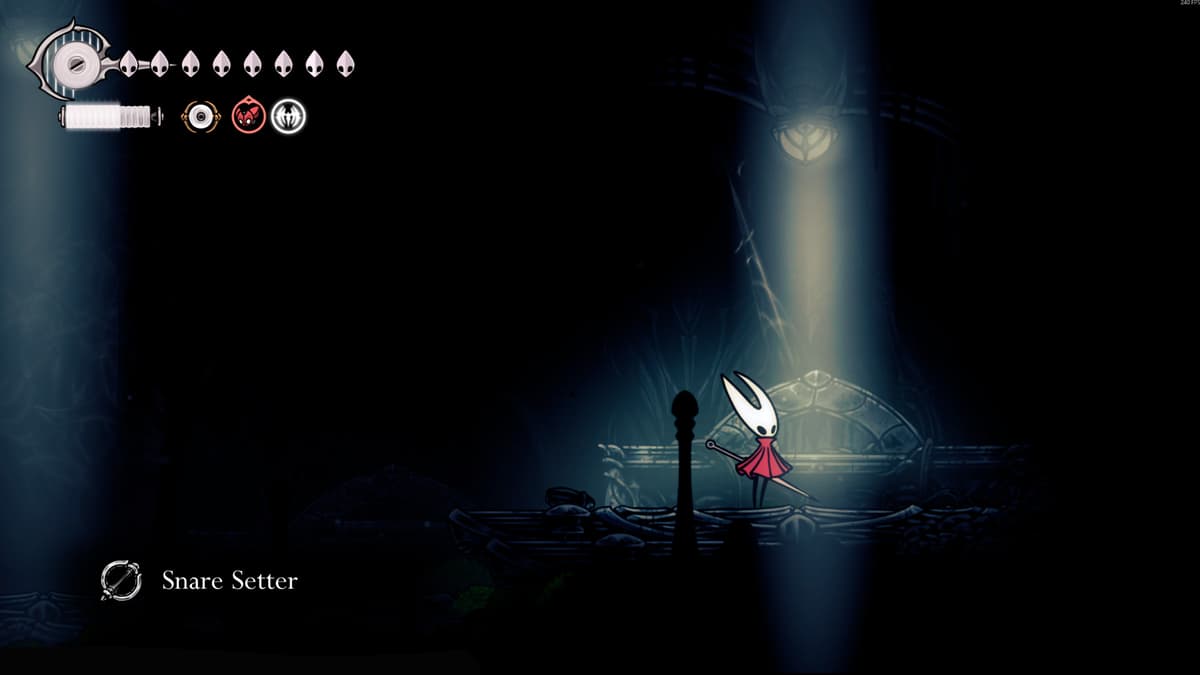Select the white orb tool icon

coord(201,117)
